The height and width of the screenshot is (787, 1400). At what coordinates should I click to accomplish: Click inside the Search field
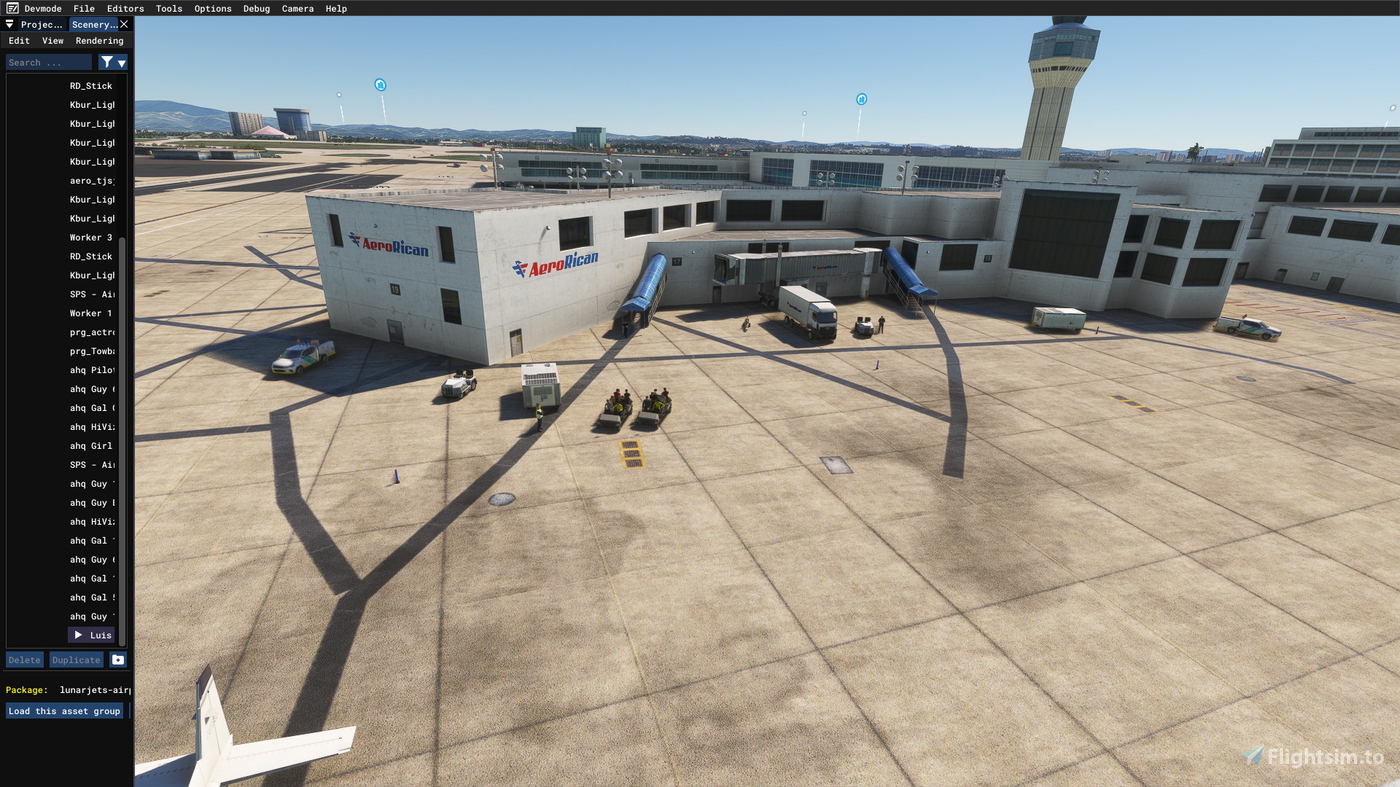(x=48, y=60)
